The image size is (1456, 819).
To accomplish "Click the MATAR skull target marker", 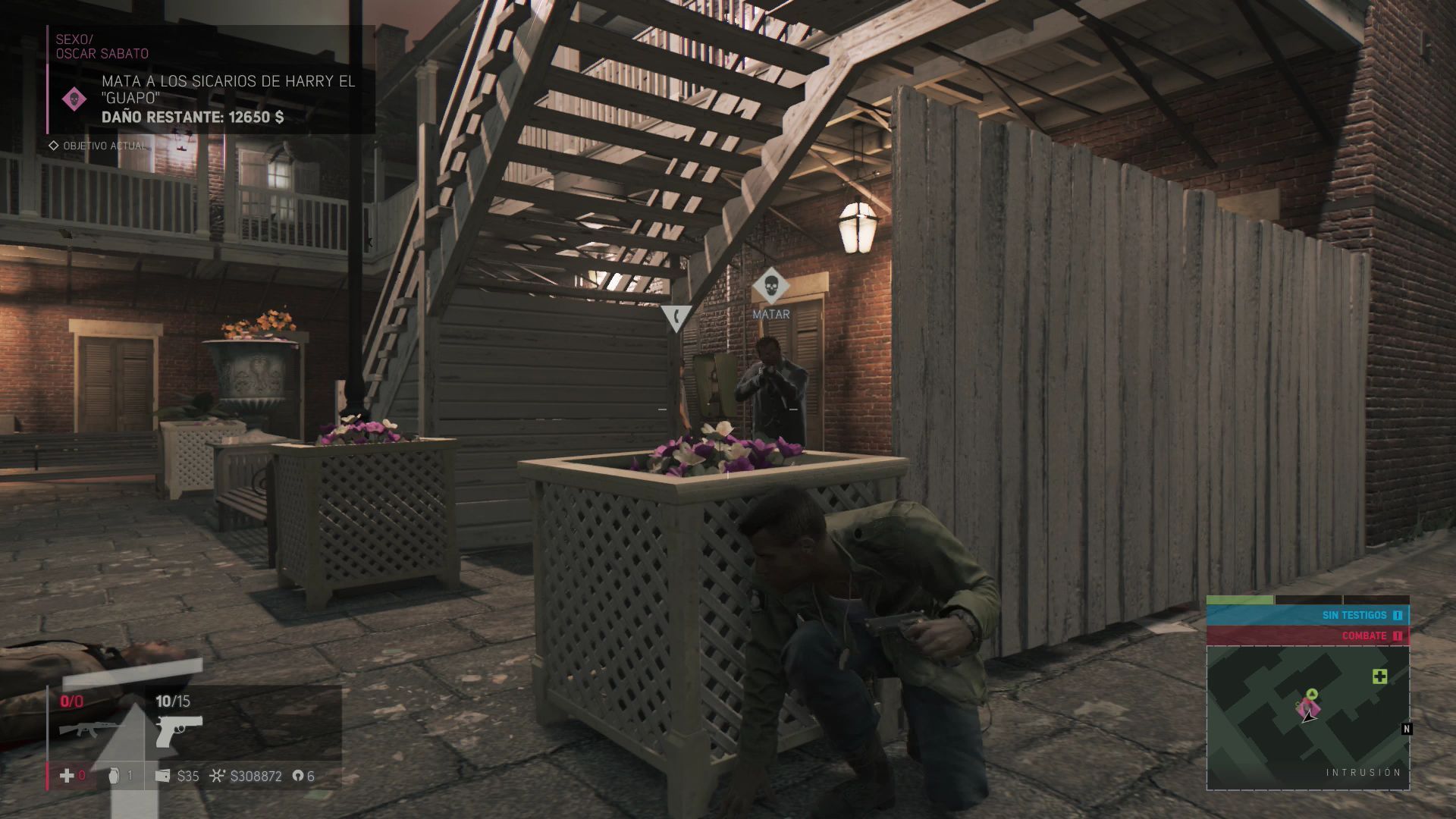I will coord(770,286).
